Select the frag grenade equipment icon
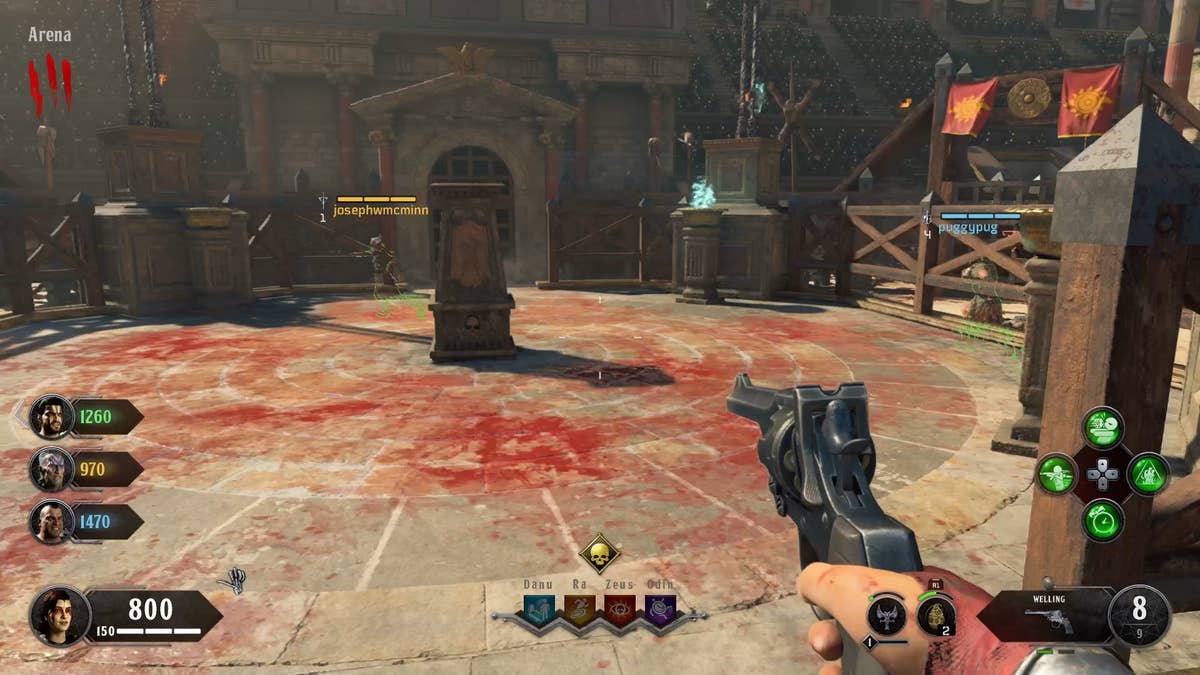Viewport: 1200px width, 675px height. coord(936,615)
